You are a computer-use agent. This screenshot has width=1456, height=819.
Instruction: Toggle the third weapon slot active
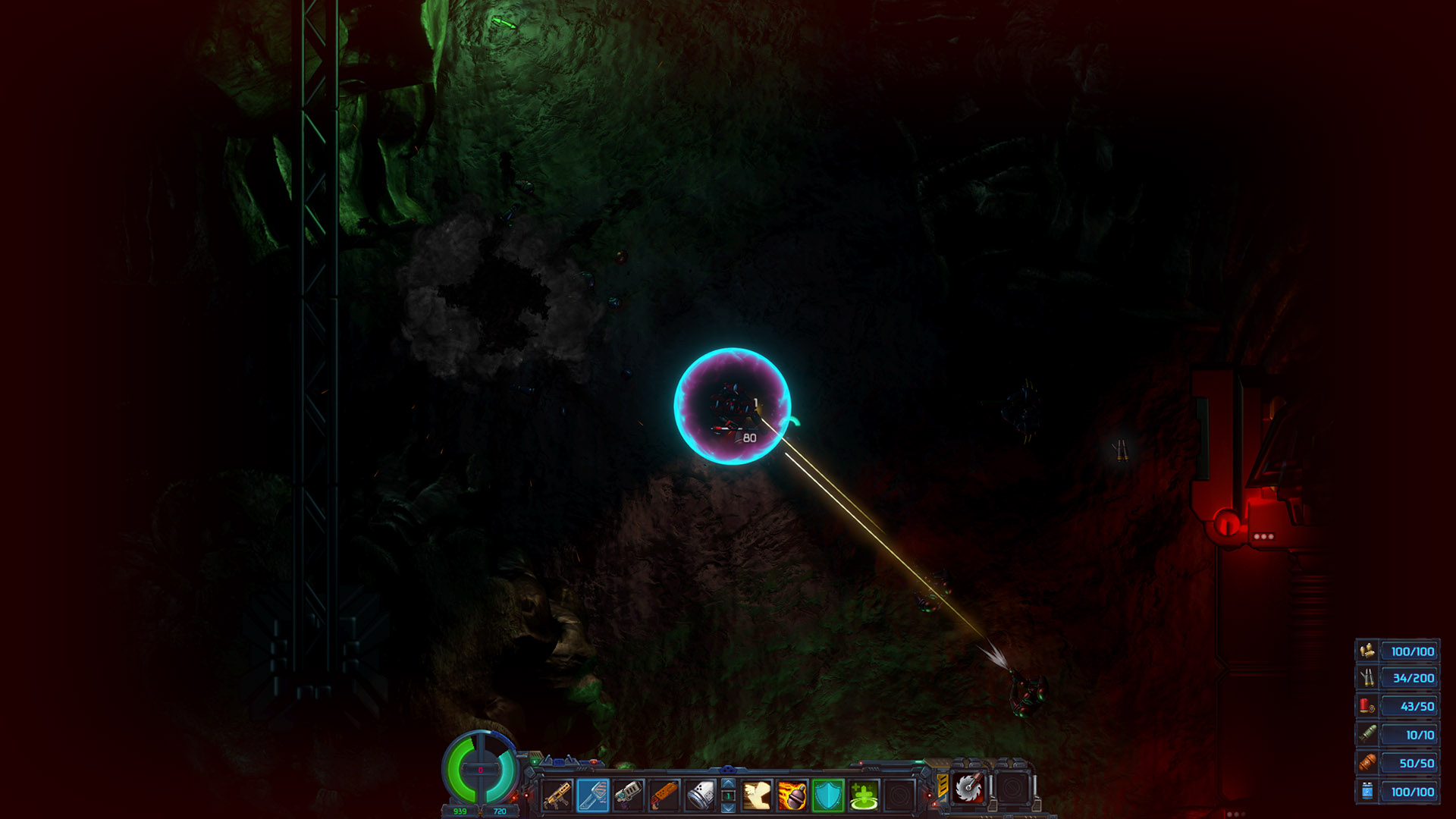(628, 794)
